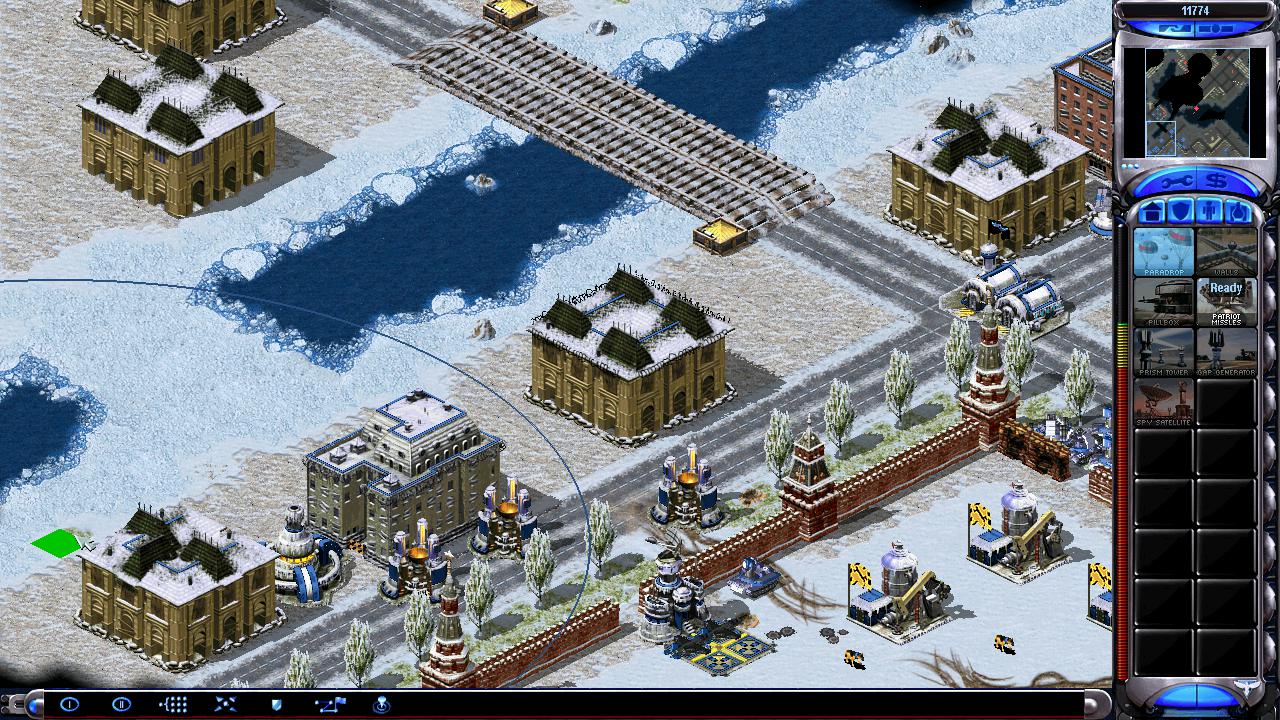Build a Prism Tower
The height and width of the screenshot is (720, 1280).
1163,352
